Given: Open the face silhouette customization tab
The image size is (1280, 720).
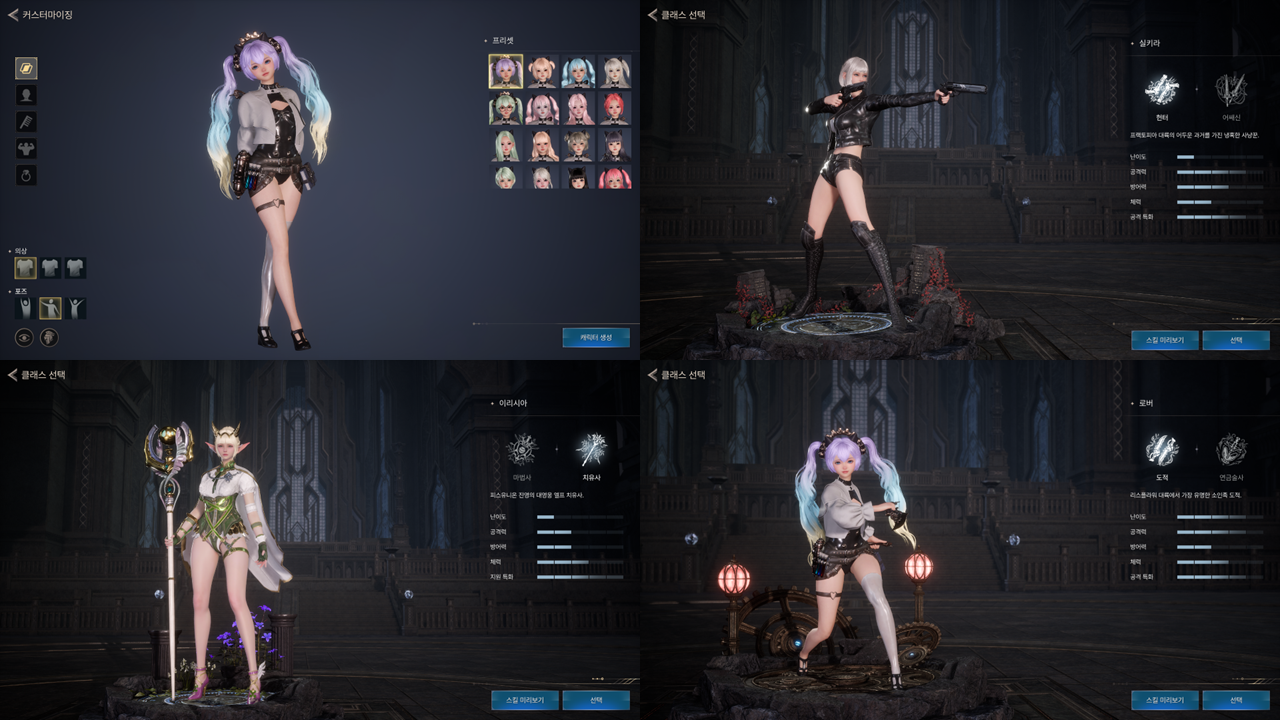Looking at the screenshot, I should [26, 95].
